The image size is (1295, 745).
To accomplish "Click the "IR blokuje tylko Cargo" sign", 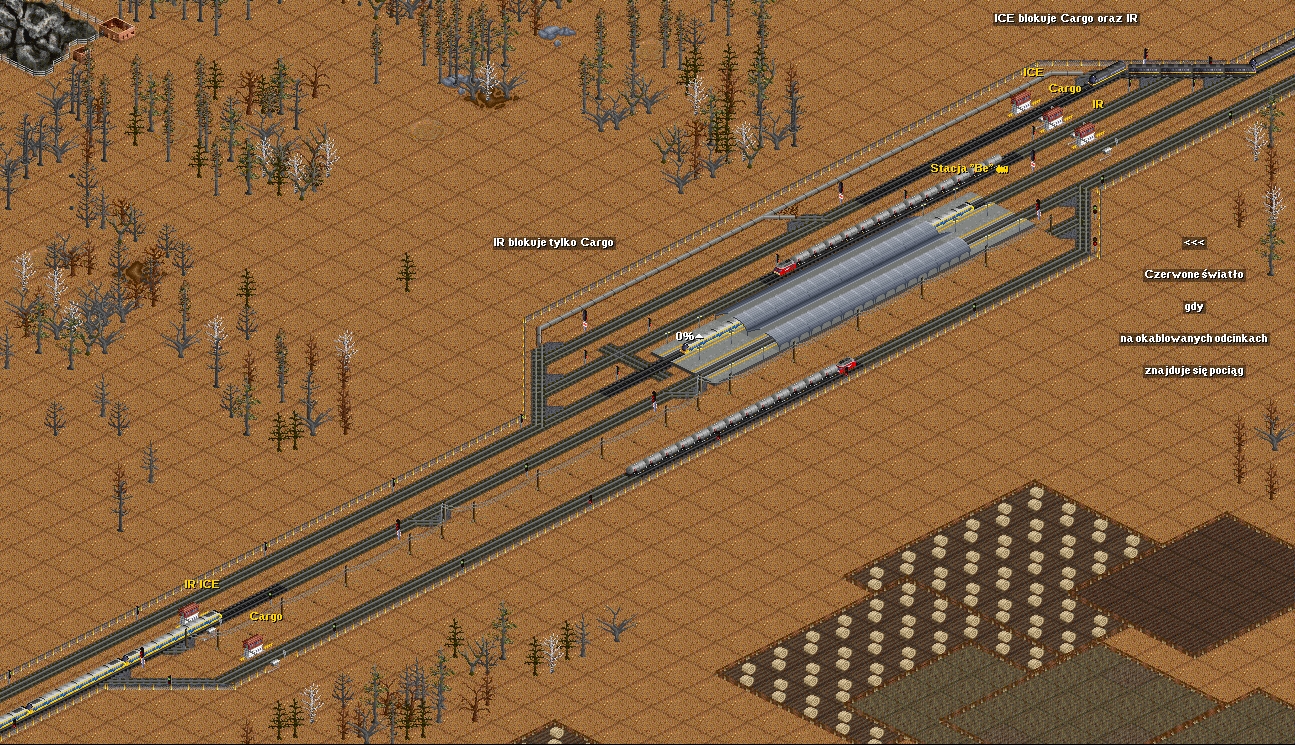I will pos(553,242).
